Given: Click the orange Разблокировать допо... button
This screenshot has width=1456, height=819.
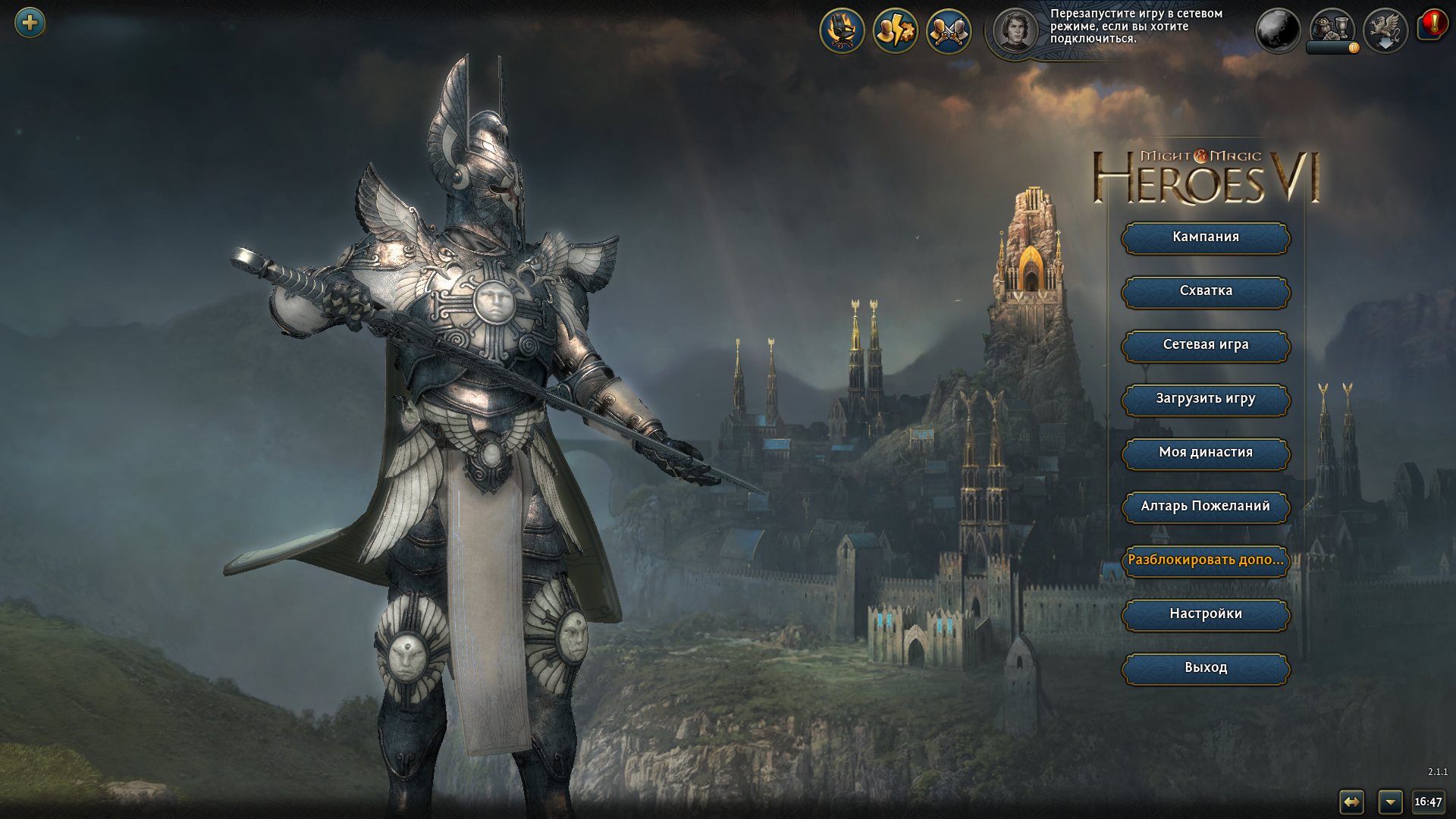Looking at the screenshot, I should (x=1205, y=560).
